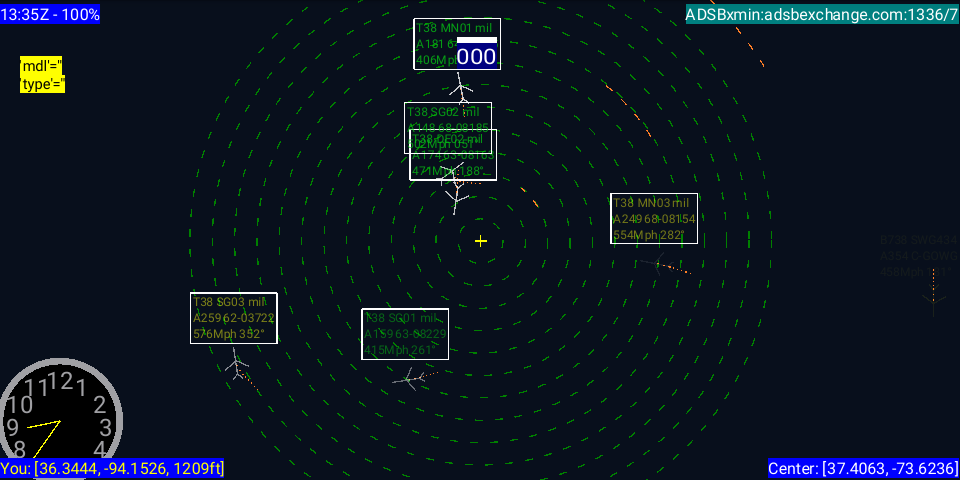Select the You position coordinates bar

pyautogui.click(x=112, y=468)
